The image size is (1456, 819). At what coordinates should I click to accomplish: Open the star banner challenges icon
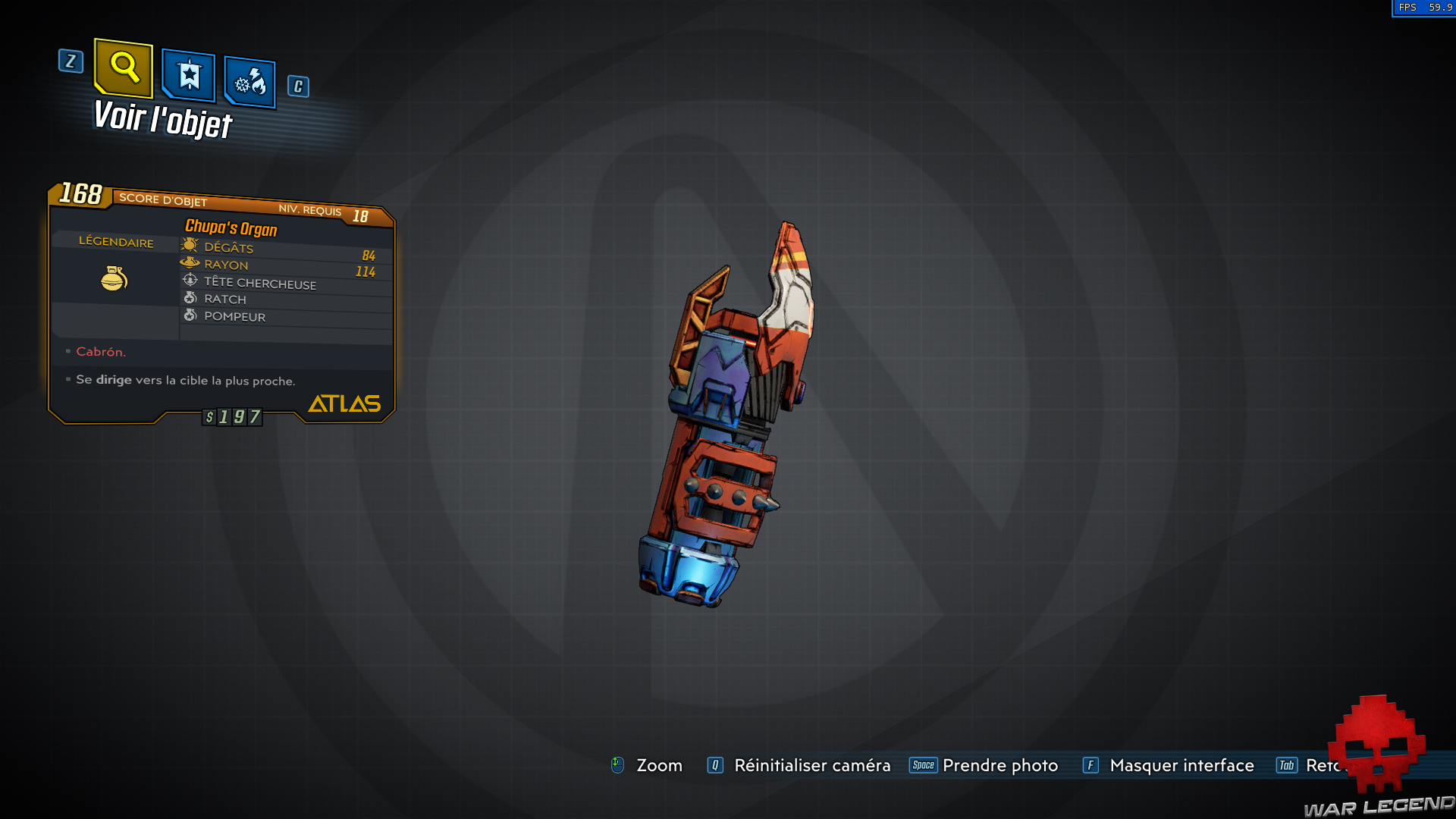point(187,75)
